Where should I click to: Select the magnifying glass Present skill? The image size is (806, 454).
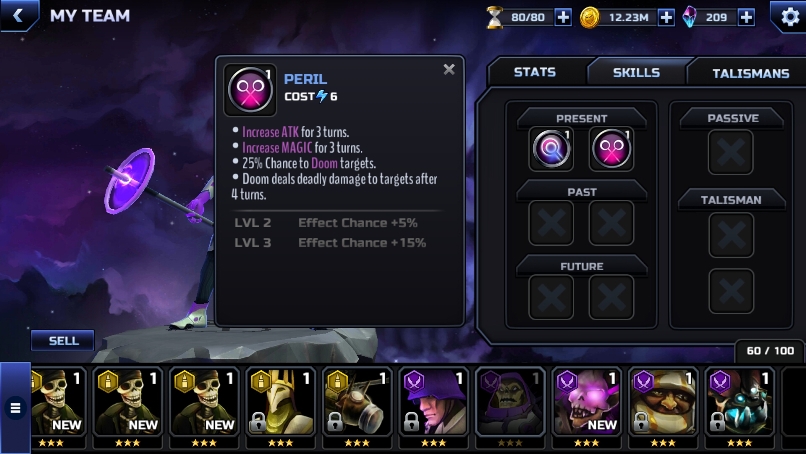pyautogui.click(x=551, y=149)
